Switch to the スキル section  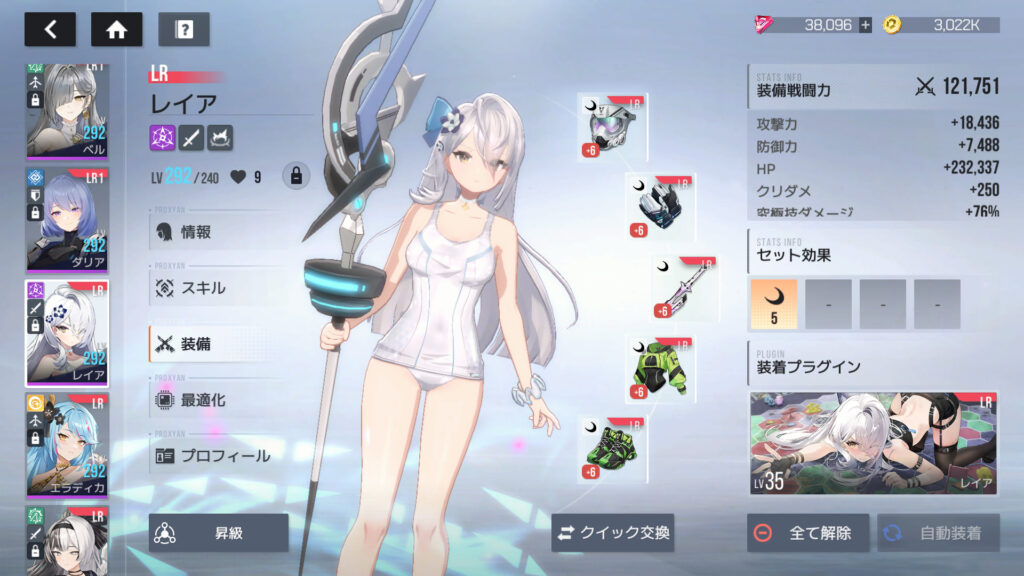point(202,288)
